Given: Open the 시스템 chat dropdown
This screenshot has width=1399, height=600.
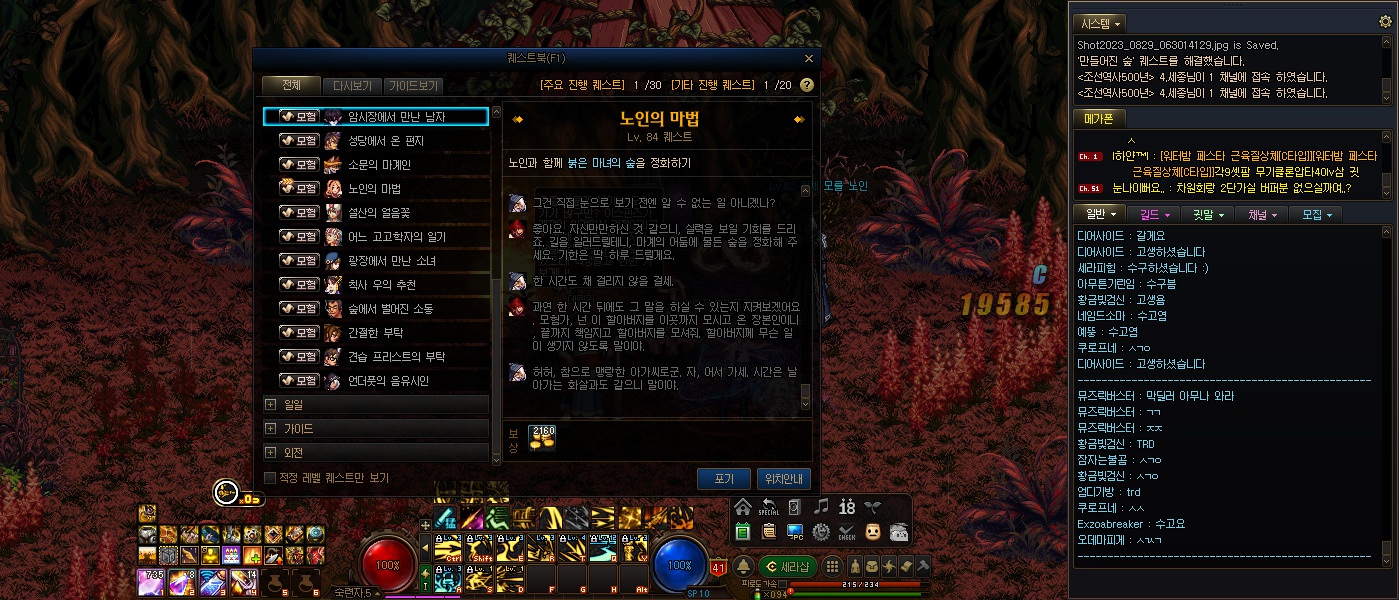Looking at the screenshot, I should tap(1099, 22).
